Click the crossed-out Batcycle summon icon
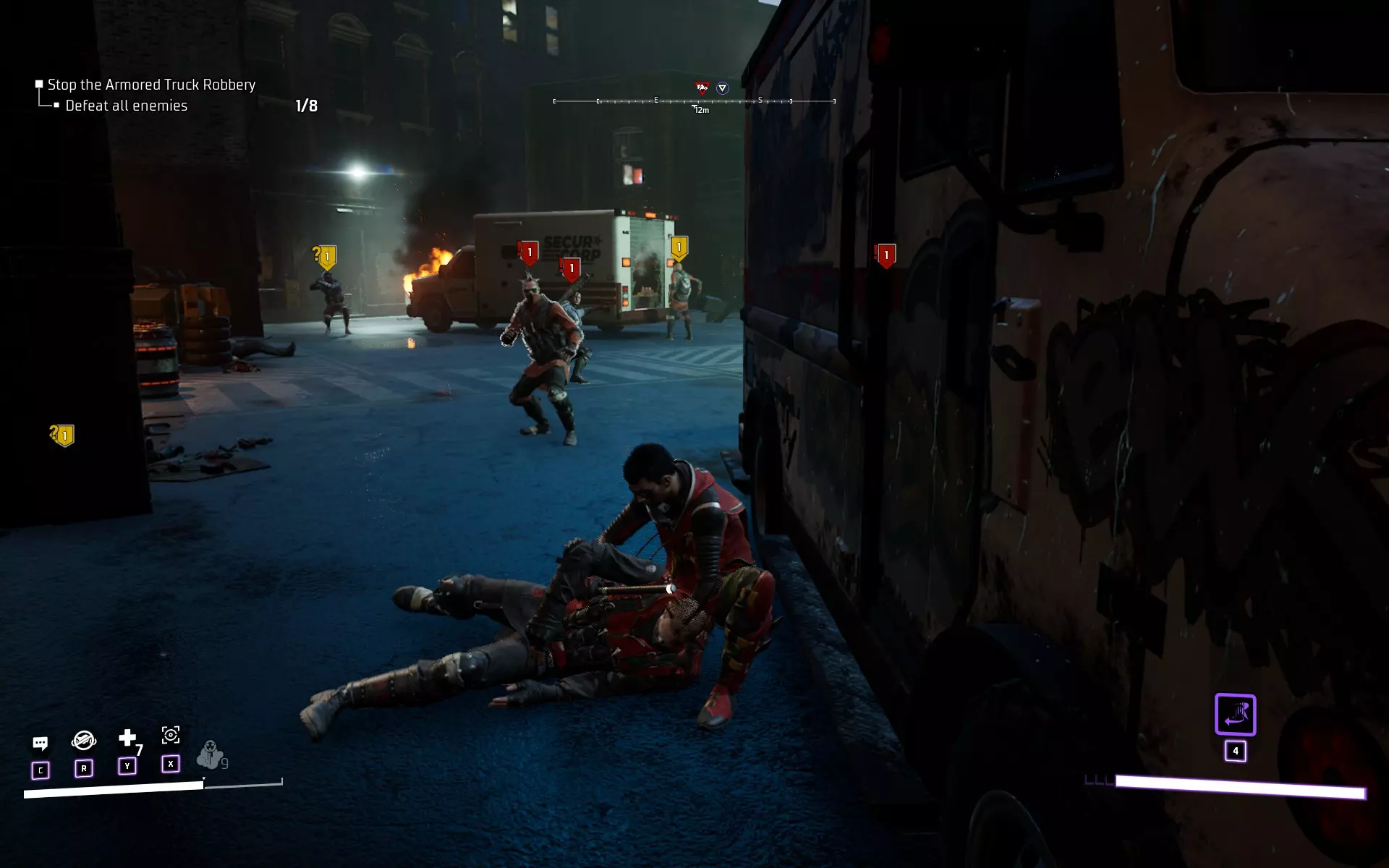 click(x=84, y=740)
